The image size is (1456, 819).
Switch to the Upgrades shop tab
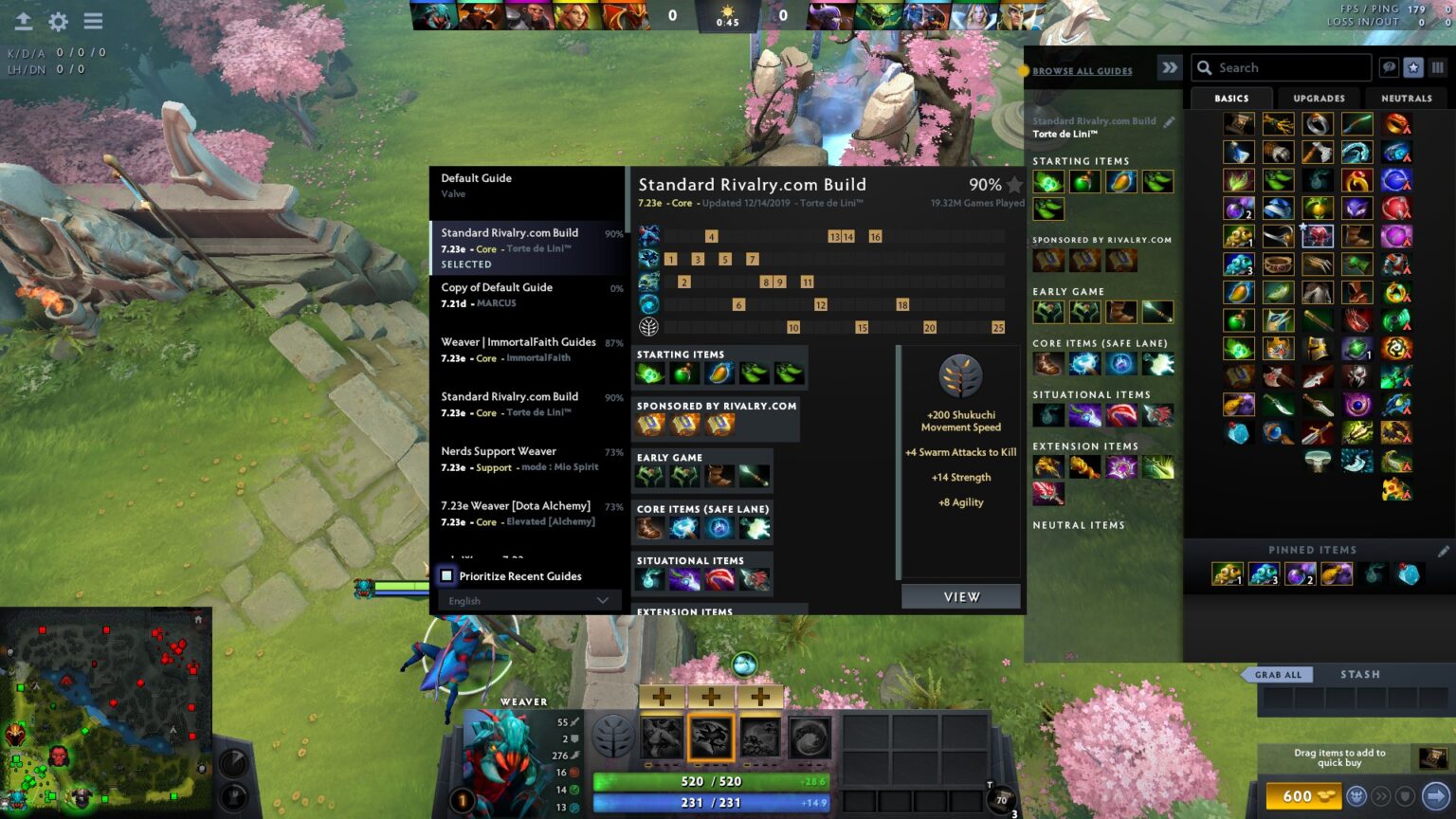[x=1319, y=98]
